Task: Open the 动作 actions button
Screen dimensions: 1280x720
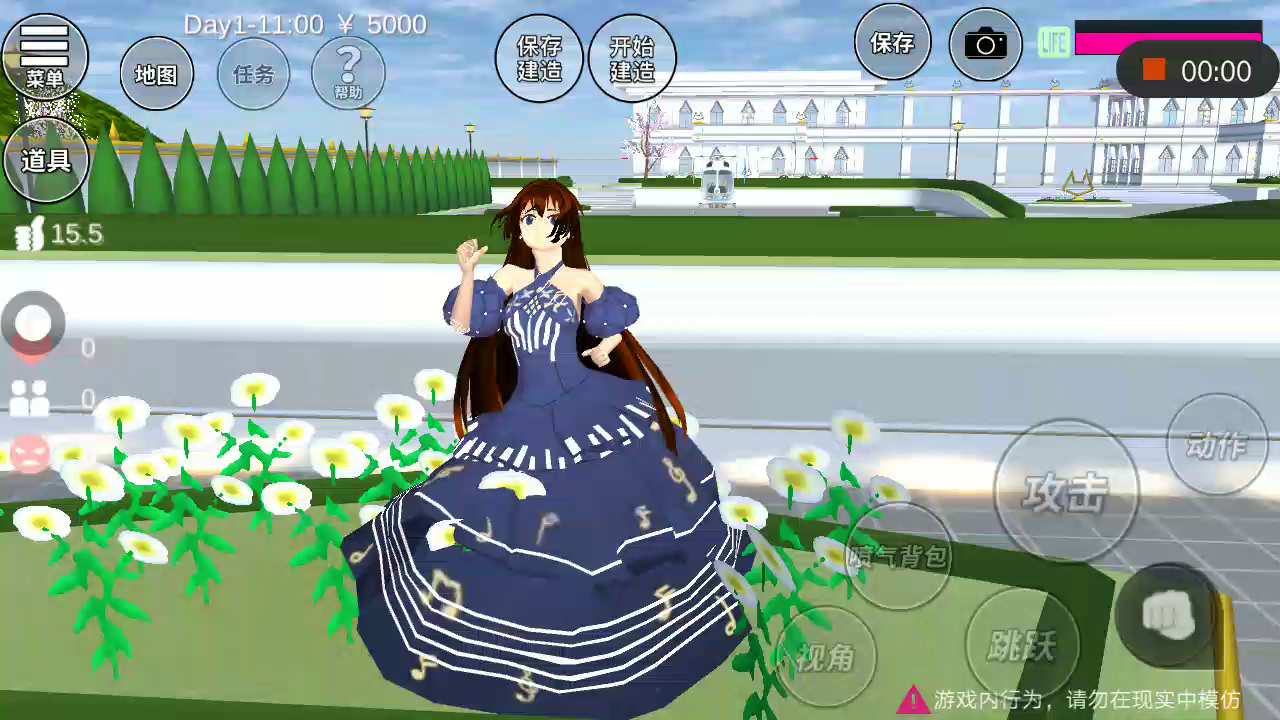Action: [x=1217, y=444]
